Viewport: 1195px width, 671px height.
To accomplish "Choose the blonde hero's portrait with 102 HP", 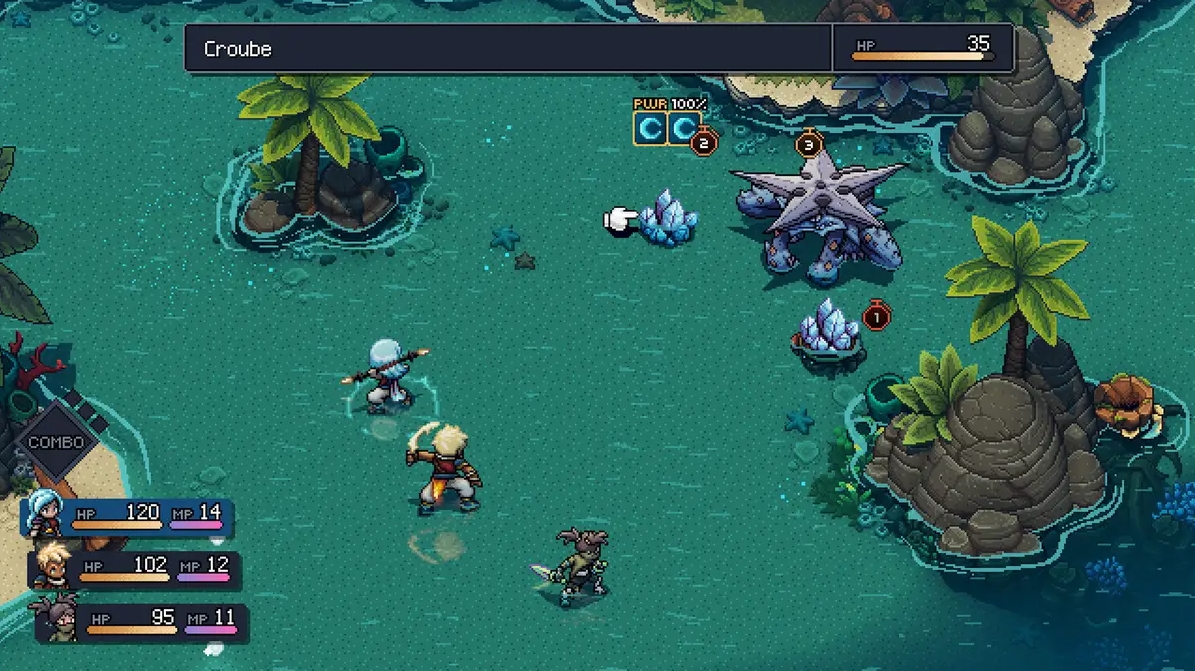I will [x=51, y=567].
